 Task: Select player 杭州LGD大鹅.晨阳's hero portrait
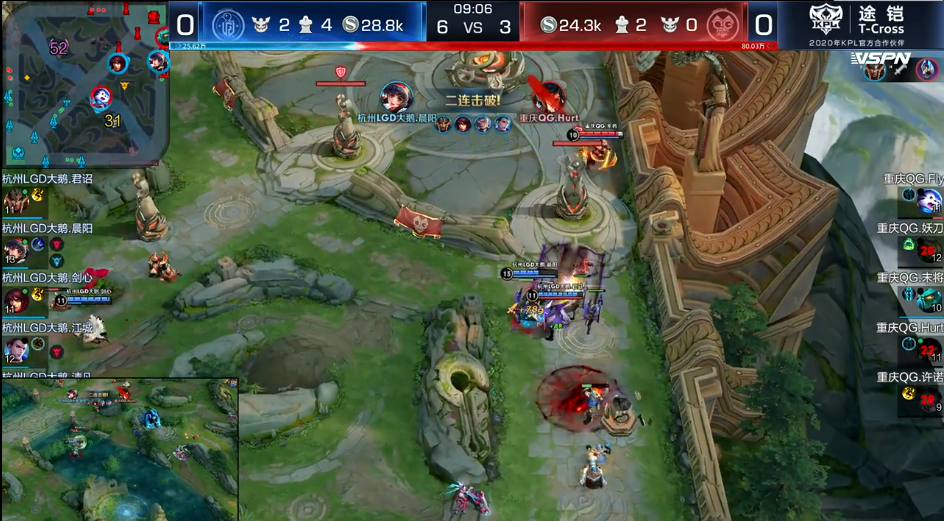pos(15,250)
